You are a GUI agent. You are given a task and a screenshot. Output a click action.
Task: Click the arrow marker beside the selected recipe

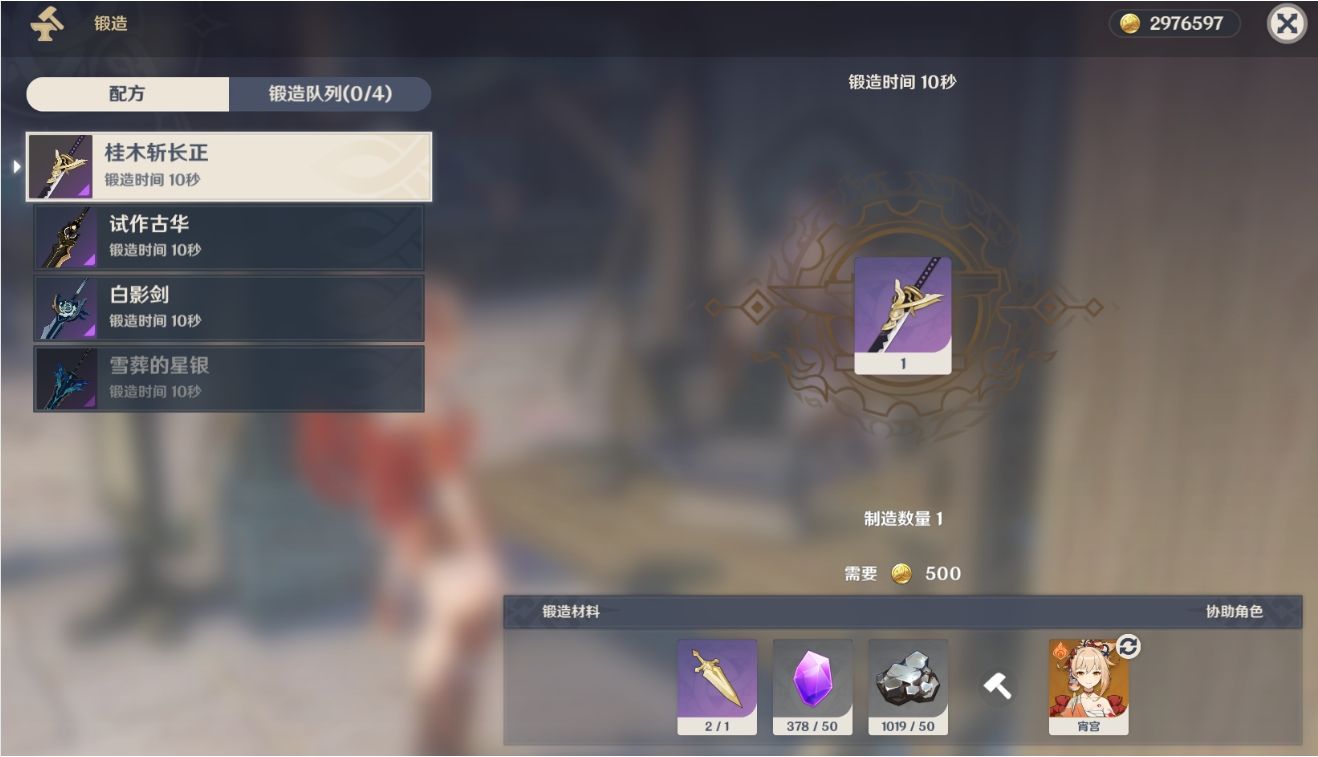pyautogui.click(x=18, y=165)
